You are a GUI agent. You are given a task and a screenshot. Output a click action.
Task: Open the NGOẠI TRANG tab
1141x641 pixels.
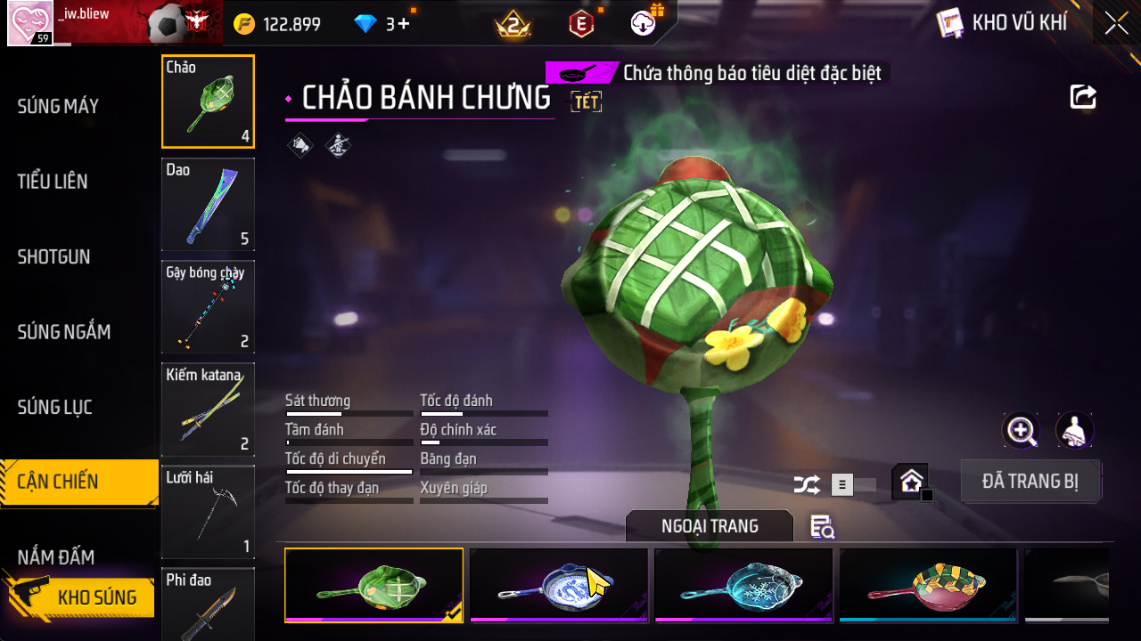click(x=709, y=526)
